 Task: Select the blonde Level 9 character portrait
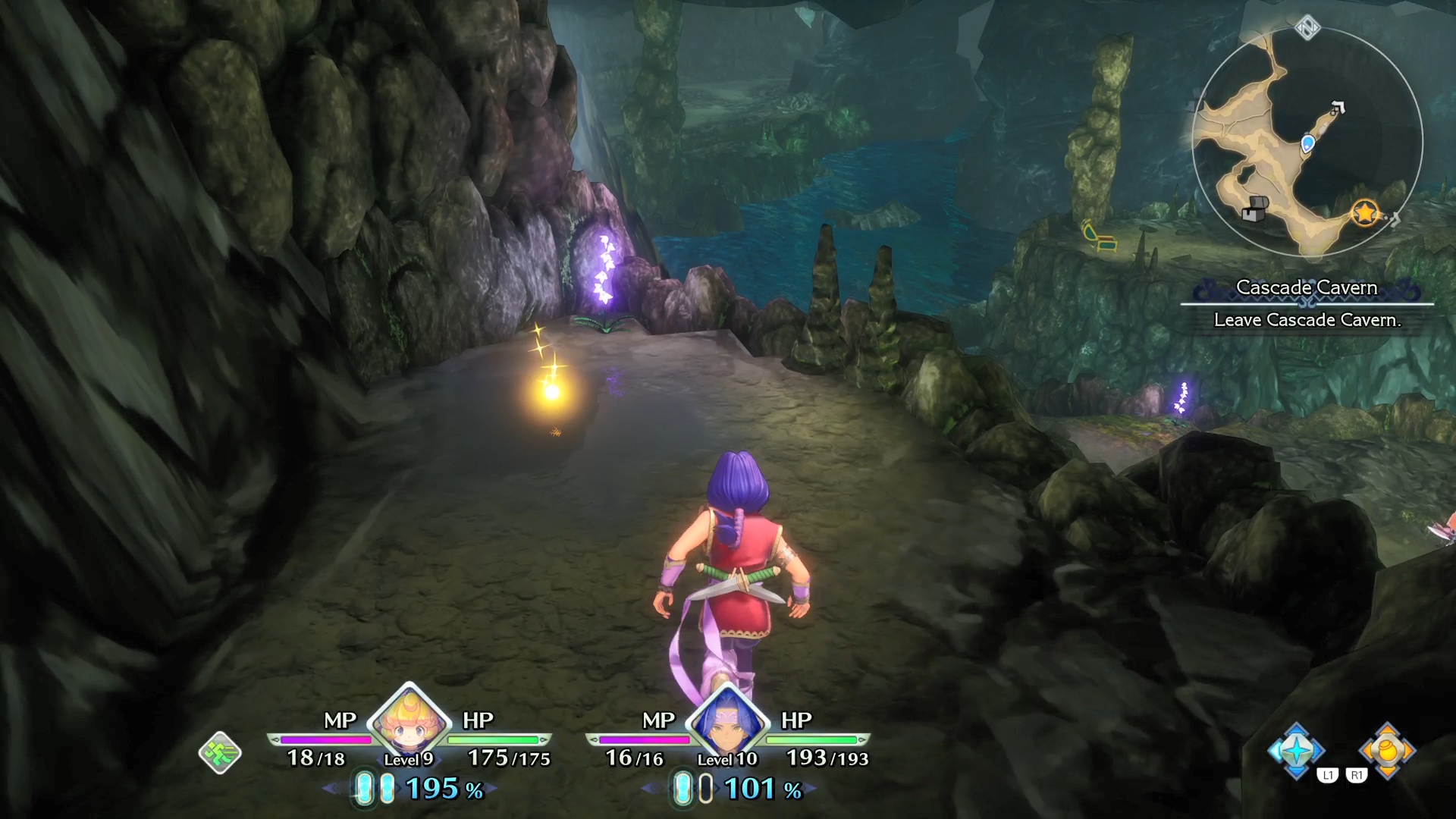pyautogui.click(x=409, y=723)
